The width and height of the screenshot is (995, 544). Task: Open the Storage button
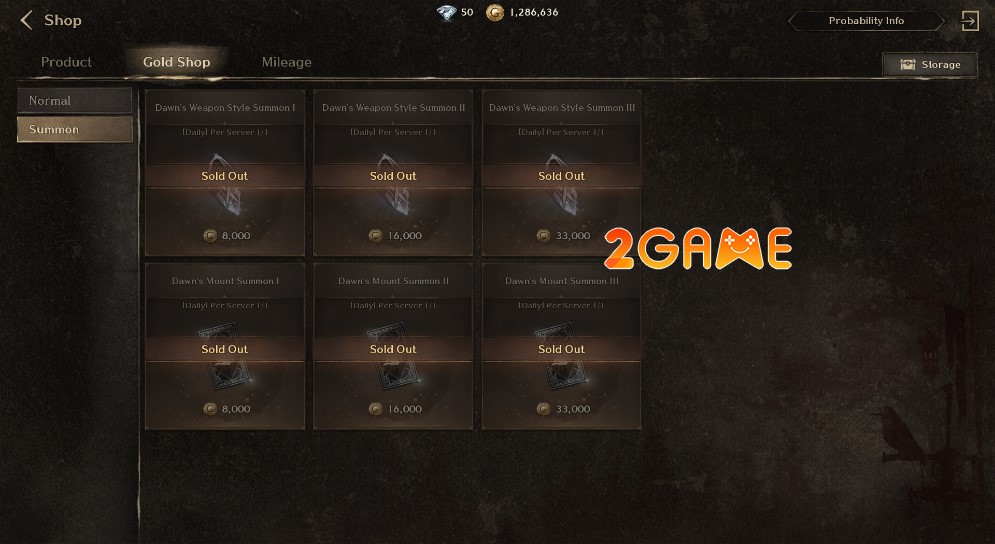[929, 65]
